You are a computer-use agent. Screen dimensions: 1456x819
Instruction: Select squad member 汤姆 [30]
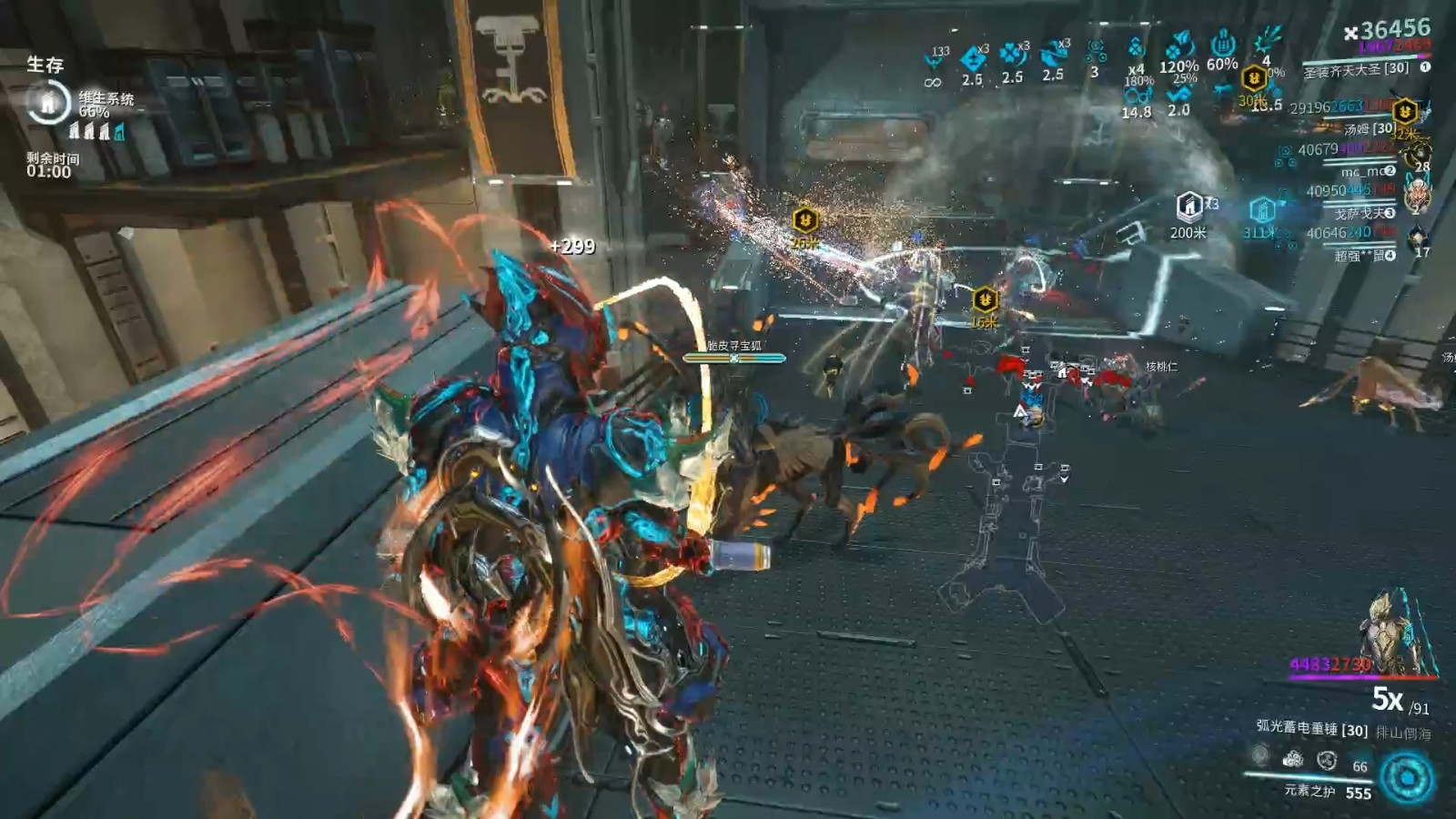click(1370, 128)
